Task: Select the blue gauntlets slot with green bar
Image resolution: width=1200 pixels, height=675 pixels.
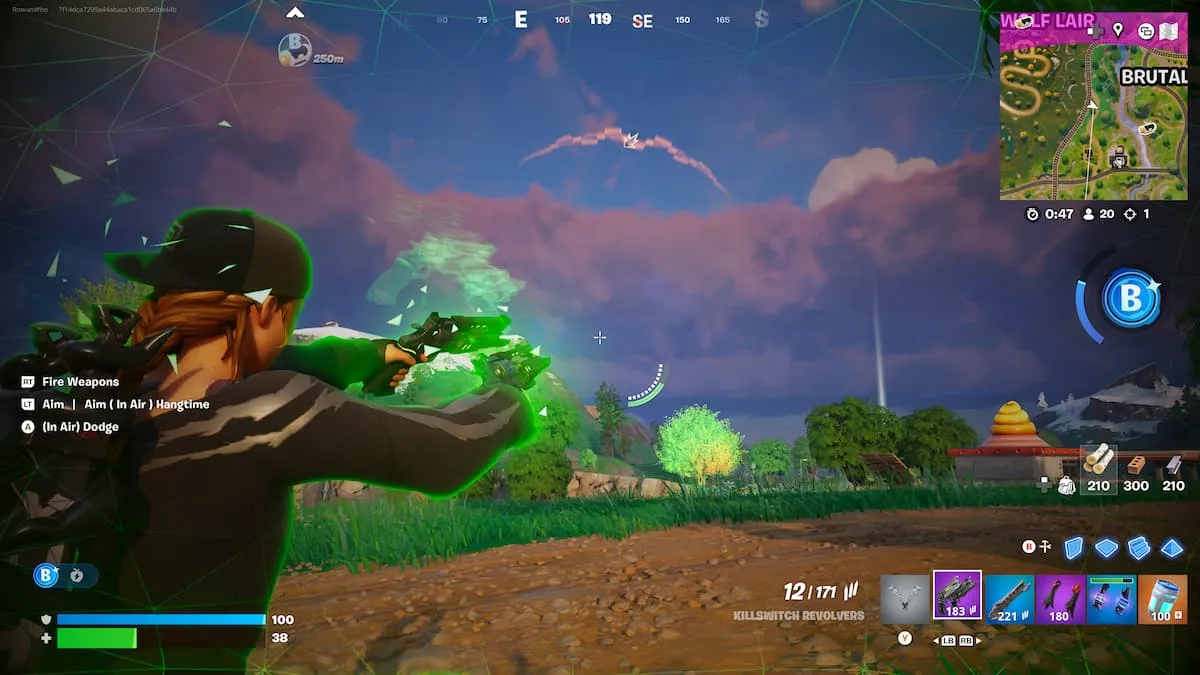Action: coord(1111,599)
